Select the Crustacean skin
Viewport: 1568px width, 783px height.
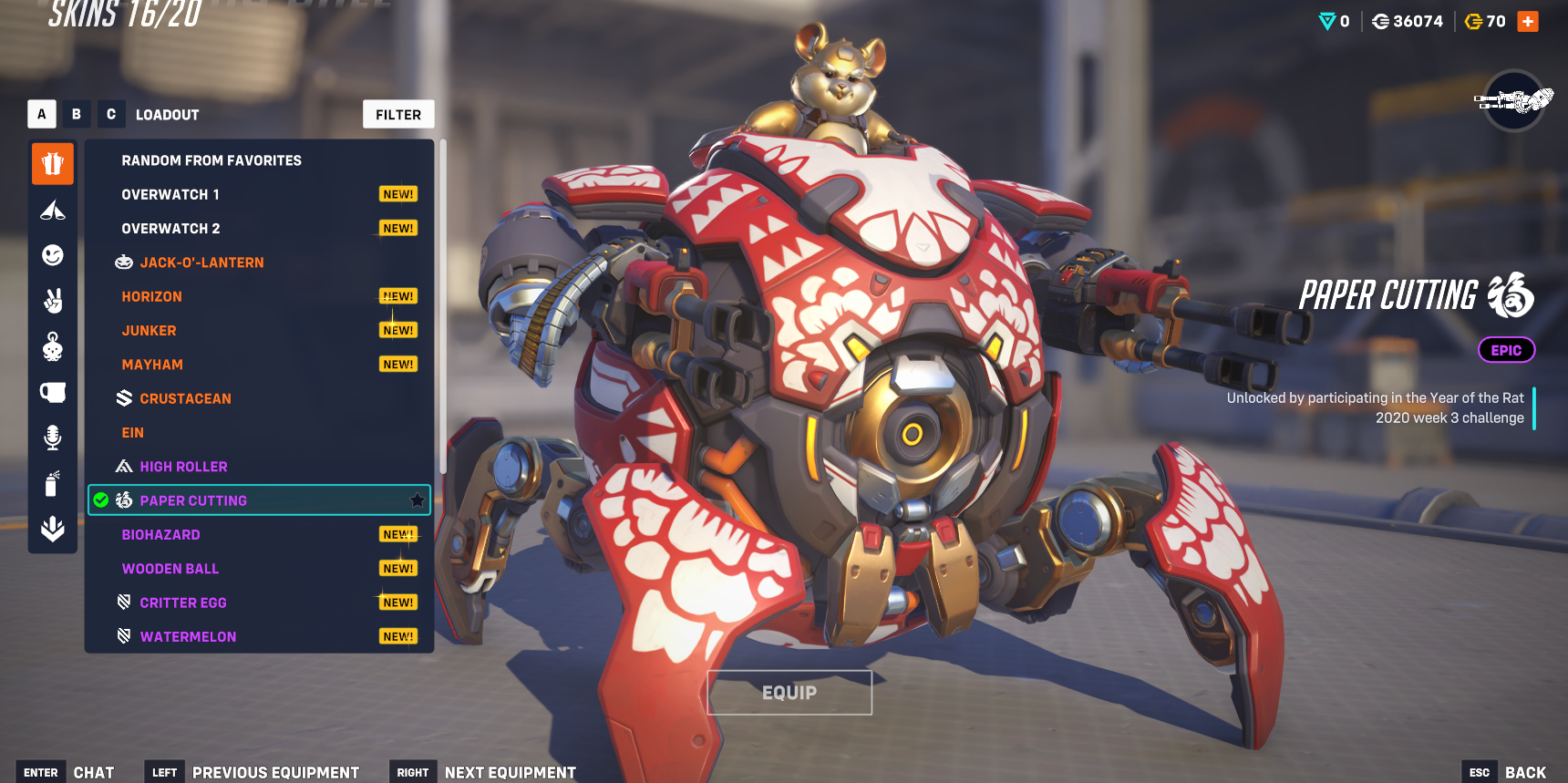click(185, 399)
